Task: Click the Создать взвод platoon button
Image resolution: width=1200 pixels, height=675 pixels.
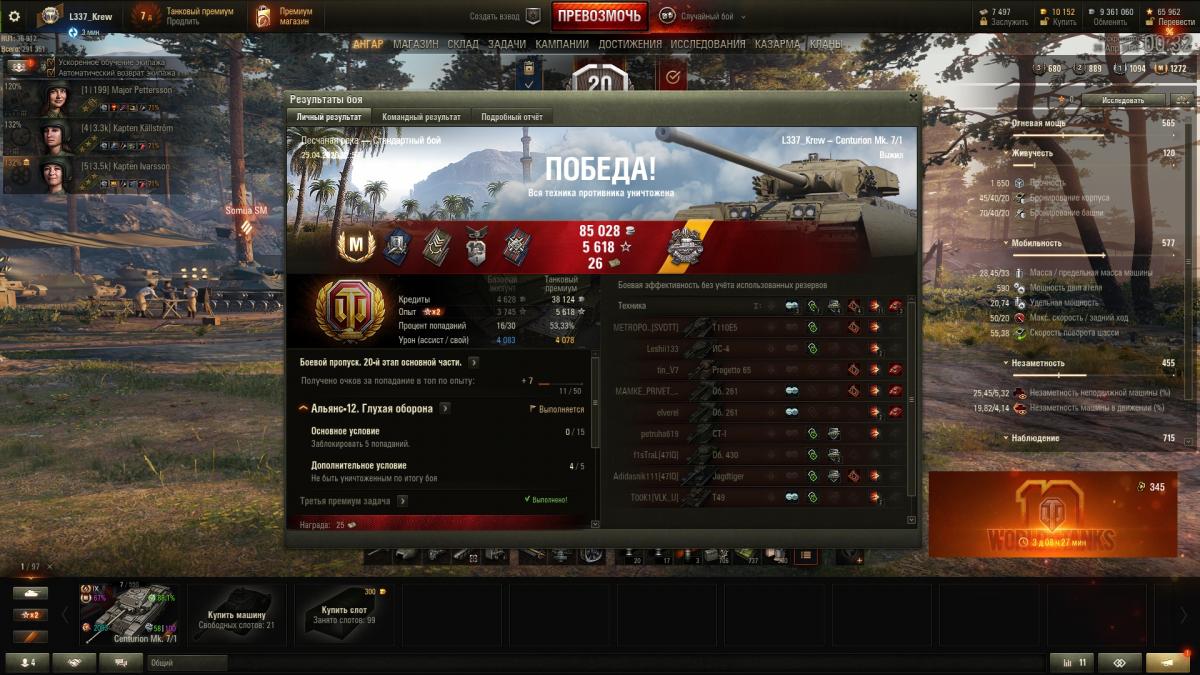Action: tap(505, 17)
